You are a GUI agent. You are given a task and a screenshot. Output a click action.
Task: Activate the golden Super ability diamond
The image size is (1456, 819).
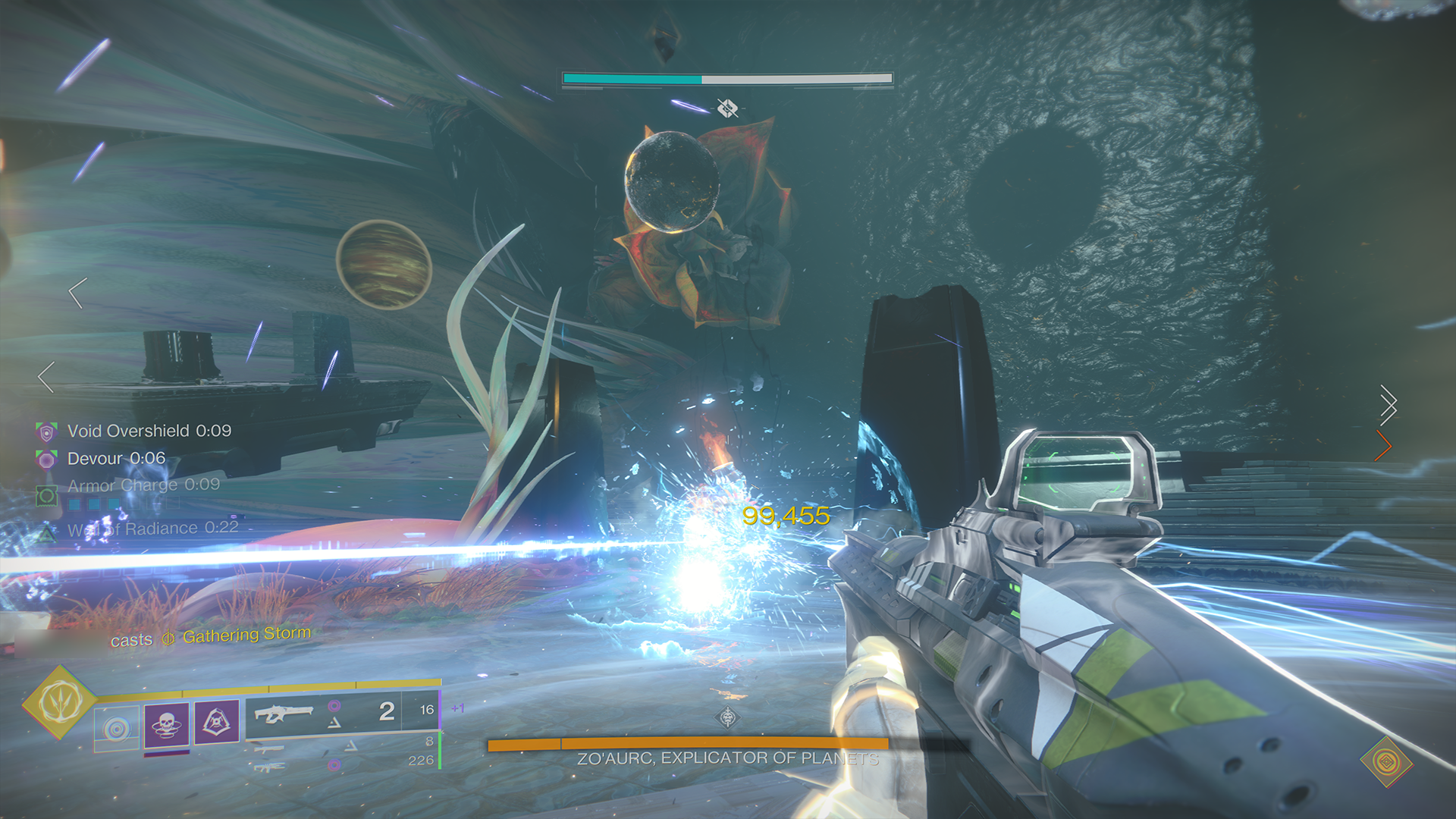point(60,701)
